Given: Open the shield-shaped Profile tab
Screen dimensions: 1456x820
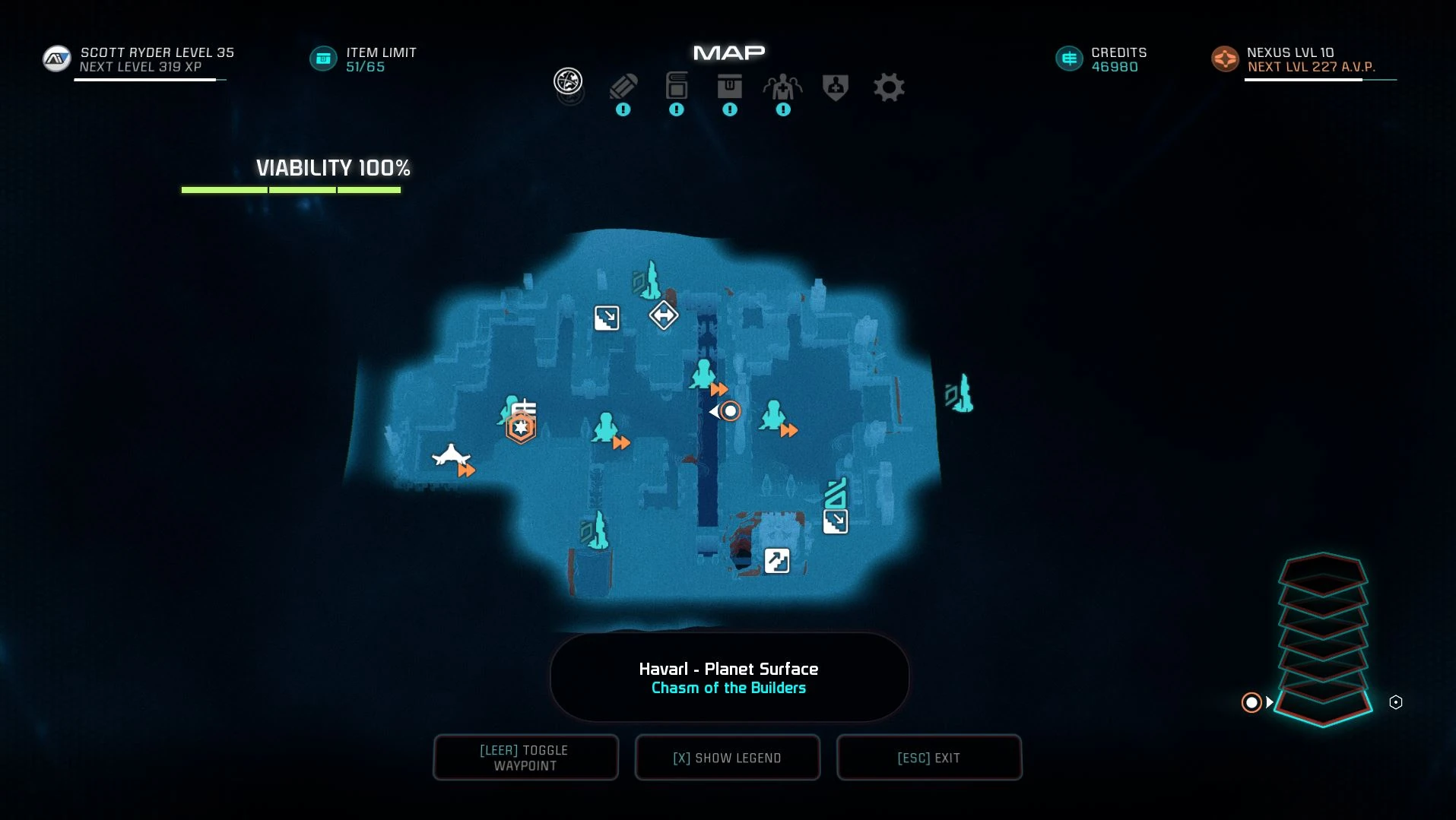Looking at the screenshot, I should coord(836,87).
